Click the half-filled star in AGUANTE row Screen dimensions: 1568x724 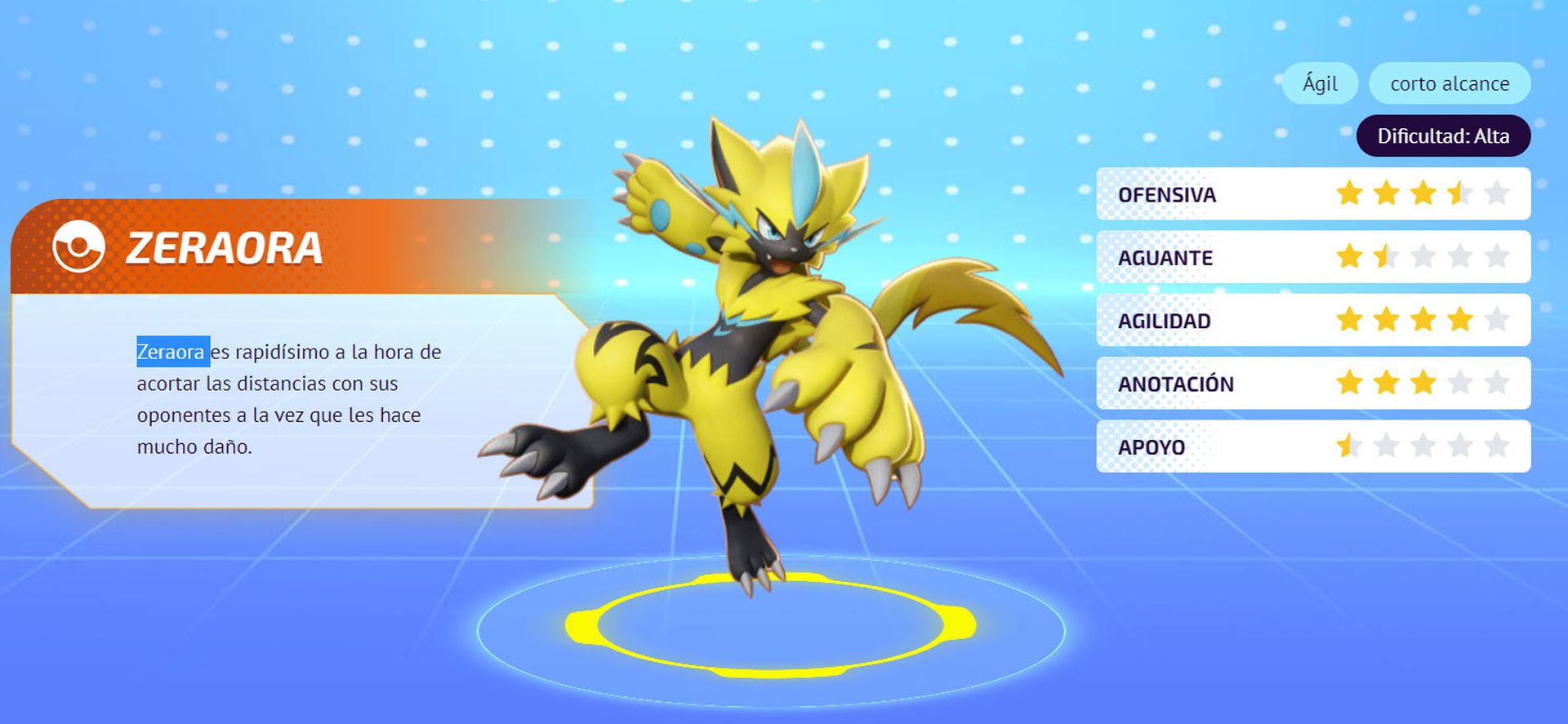(x=1387, y=256)
